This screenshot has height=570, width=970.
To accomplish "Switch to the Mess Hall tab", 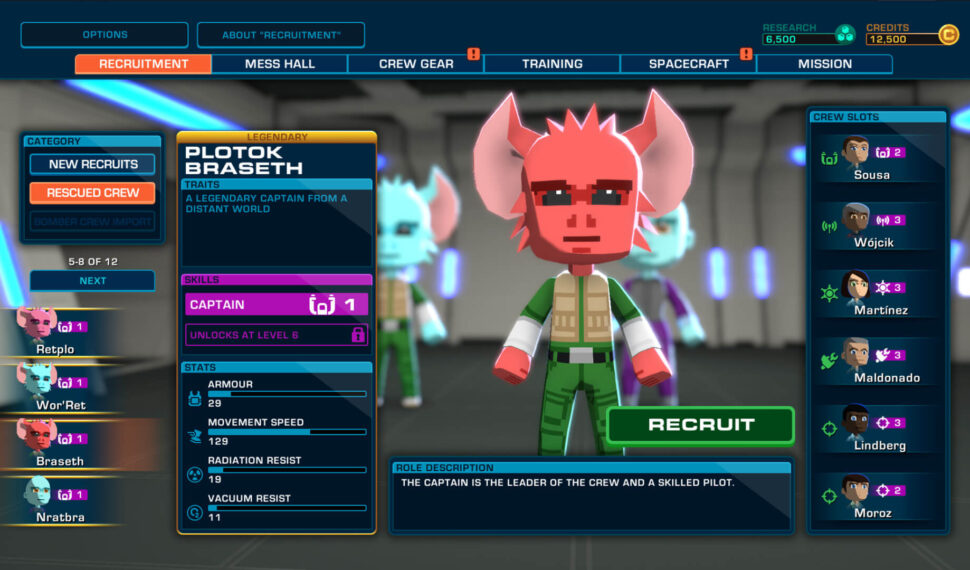I will tap(280, 64).
